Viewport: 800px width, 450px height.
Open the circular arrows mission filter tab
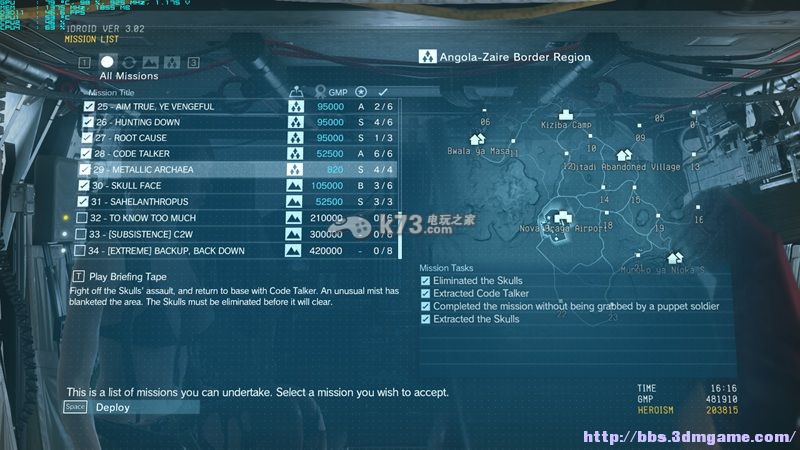point(129,62)
